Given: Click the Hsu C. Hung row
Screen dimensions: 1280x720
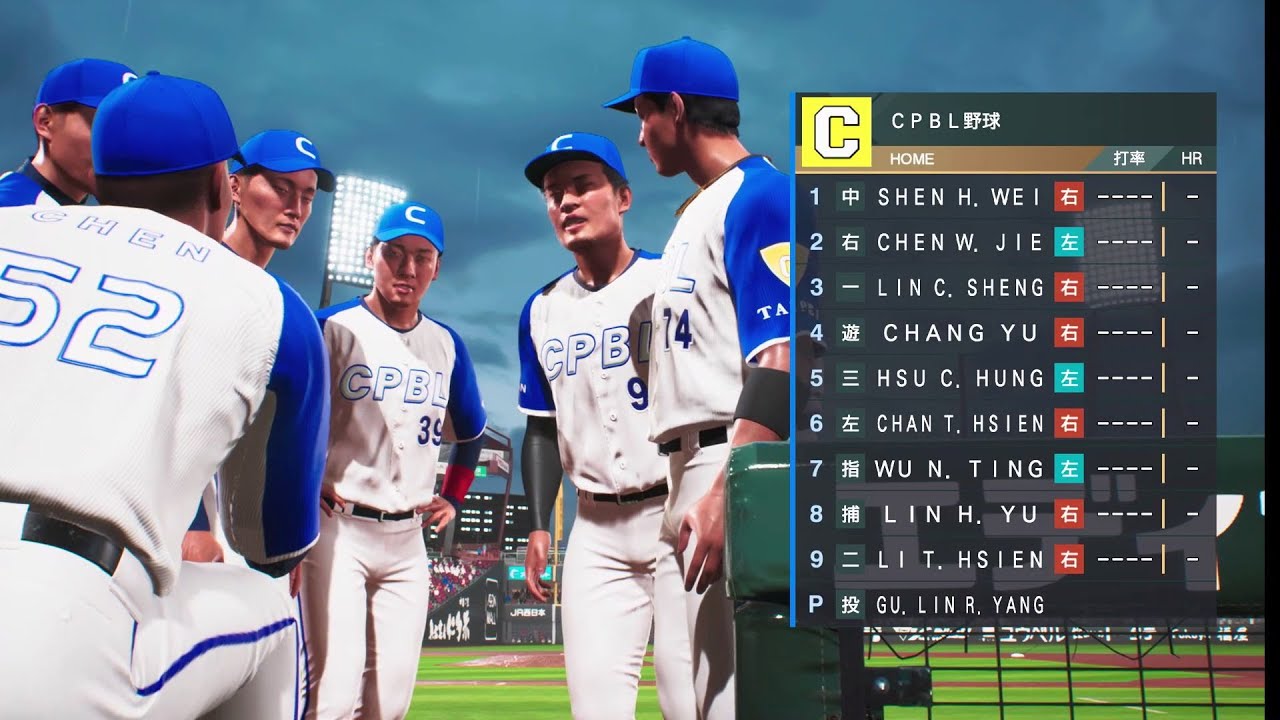Looking at the screenshot, I should 959,378.
